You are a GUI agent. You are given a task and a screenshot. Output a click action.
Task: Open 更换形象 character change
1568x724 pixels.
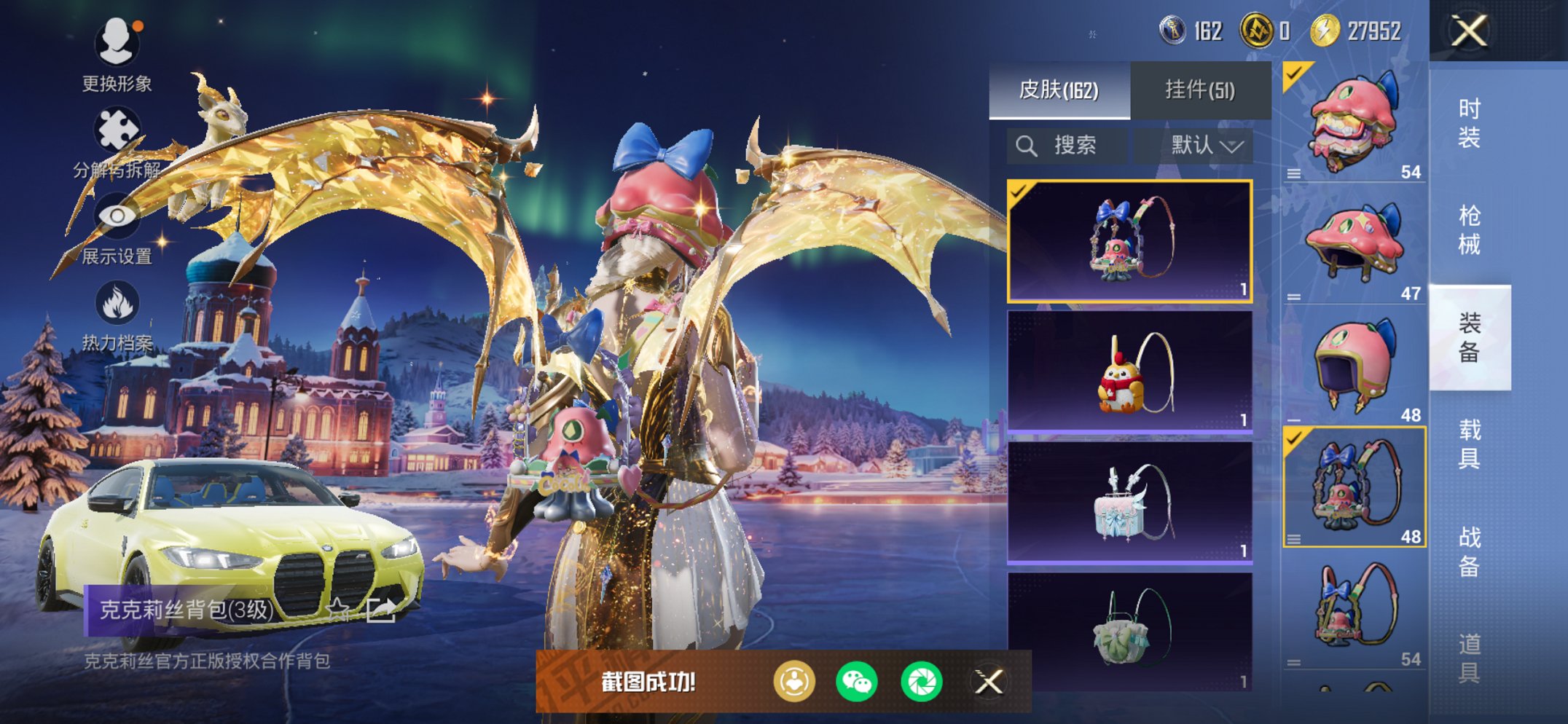[117, 55]
